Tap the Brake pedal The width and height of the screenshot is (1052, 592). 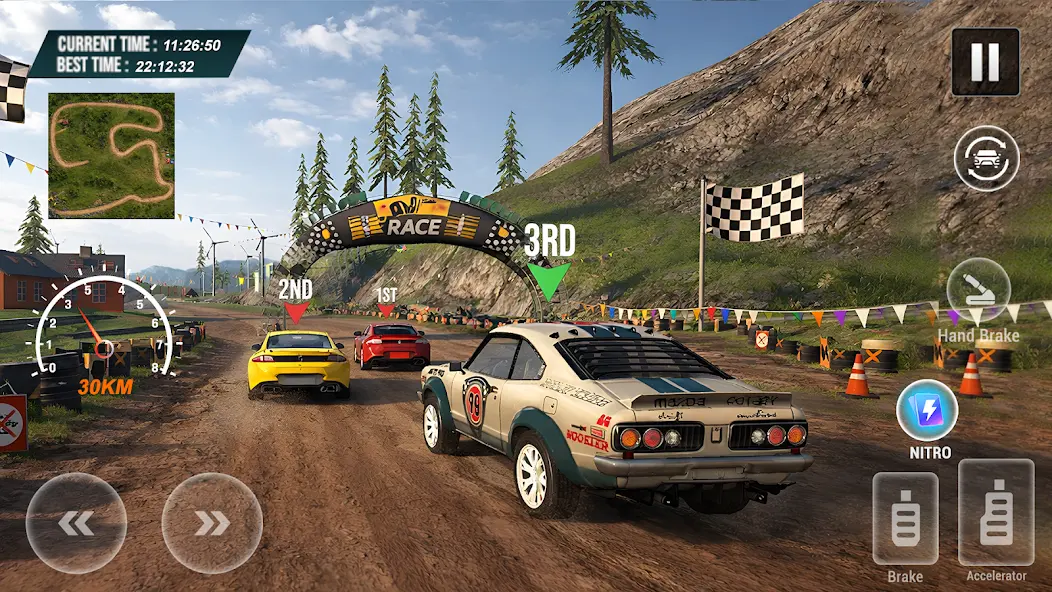pos(905,518)
